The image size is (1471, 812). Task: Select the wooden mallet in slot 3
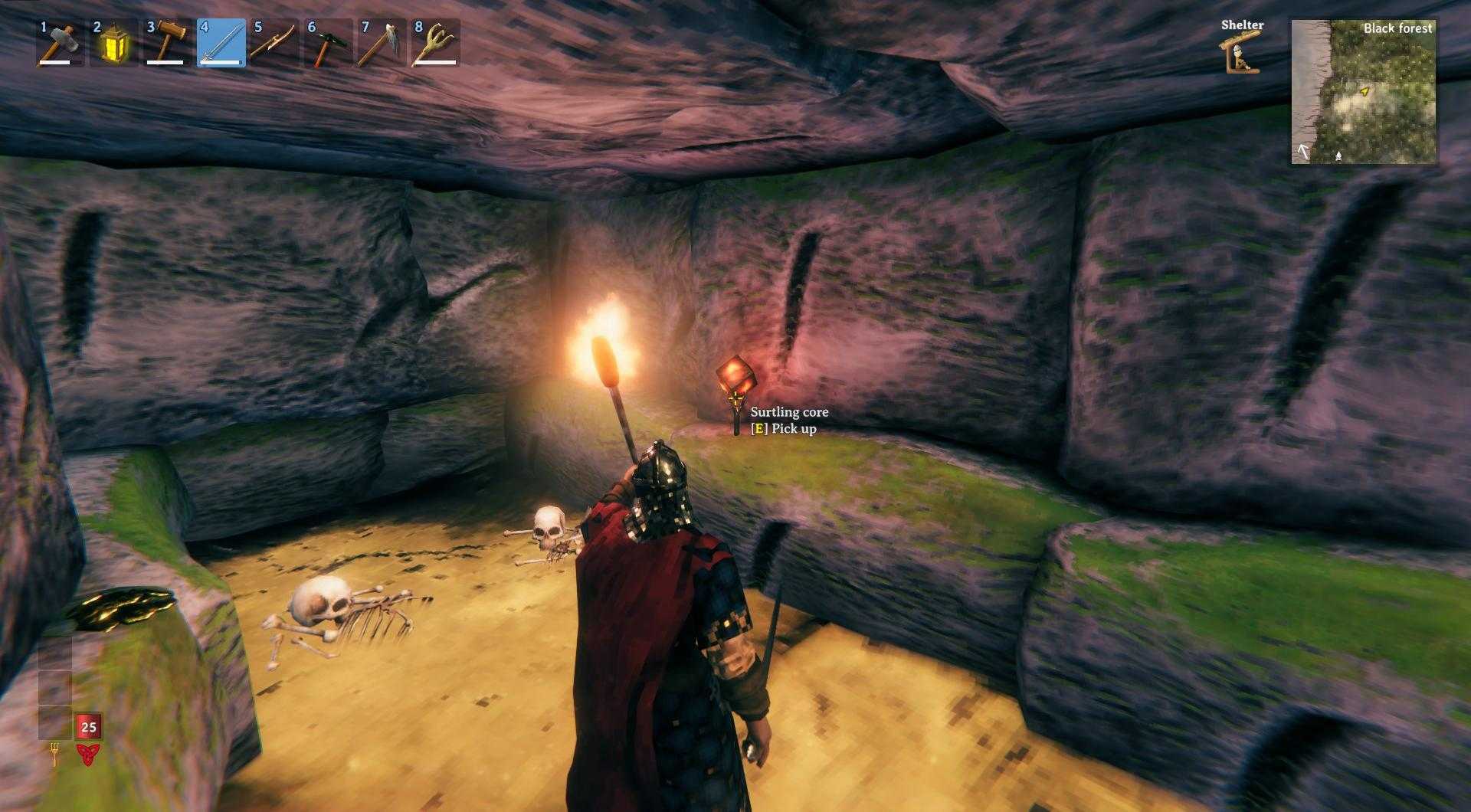point(165,42)
